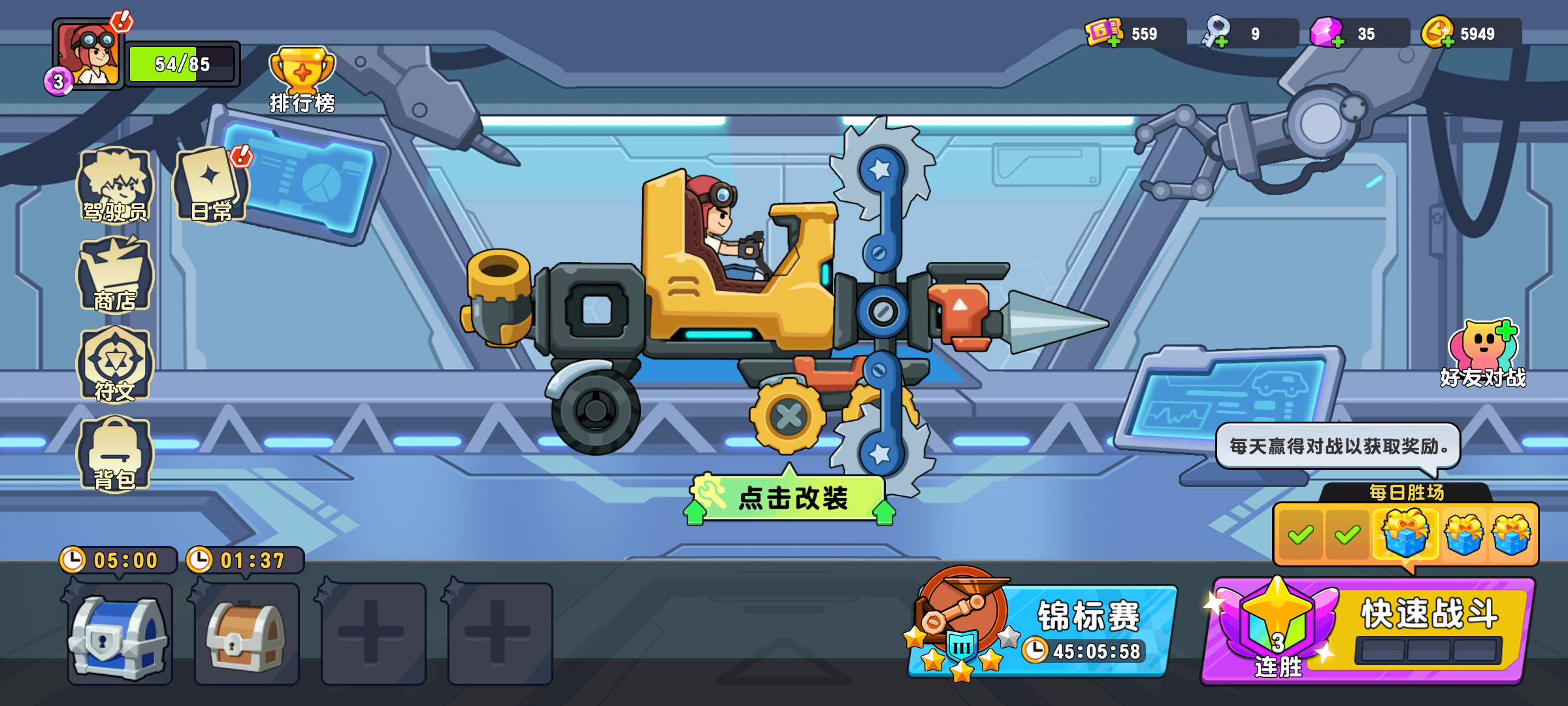Select the blue treasure chest slot
The width and height of the screenshot is (1568, 706).
[x=120, y=634]
